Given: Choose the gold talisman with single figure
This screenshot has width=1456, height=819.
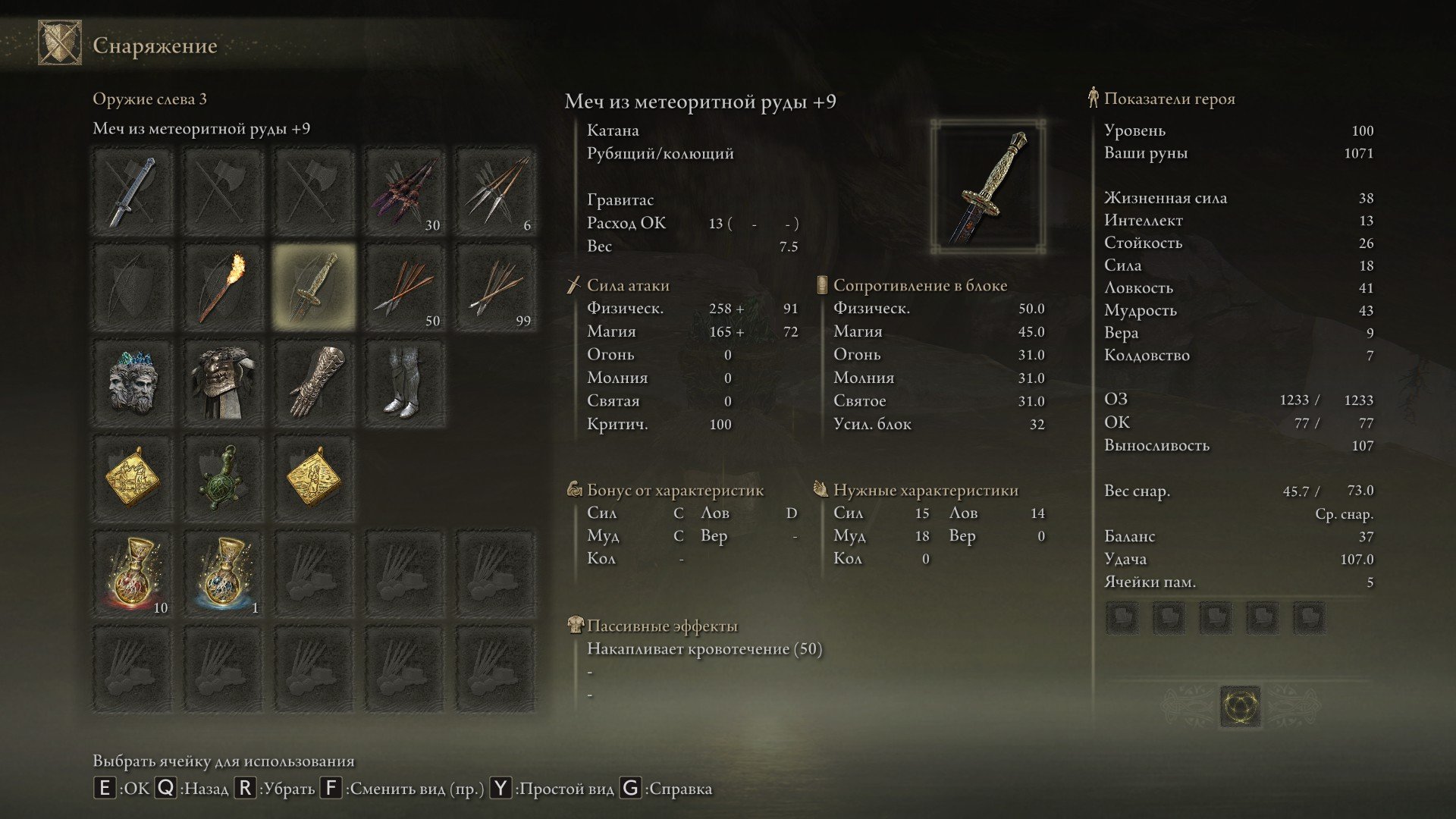Looking at the screenshot, I should click(314, 479).
